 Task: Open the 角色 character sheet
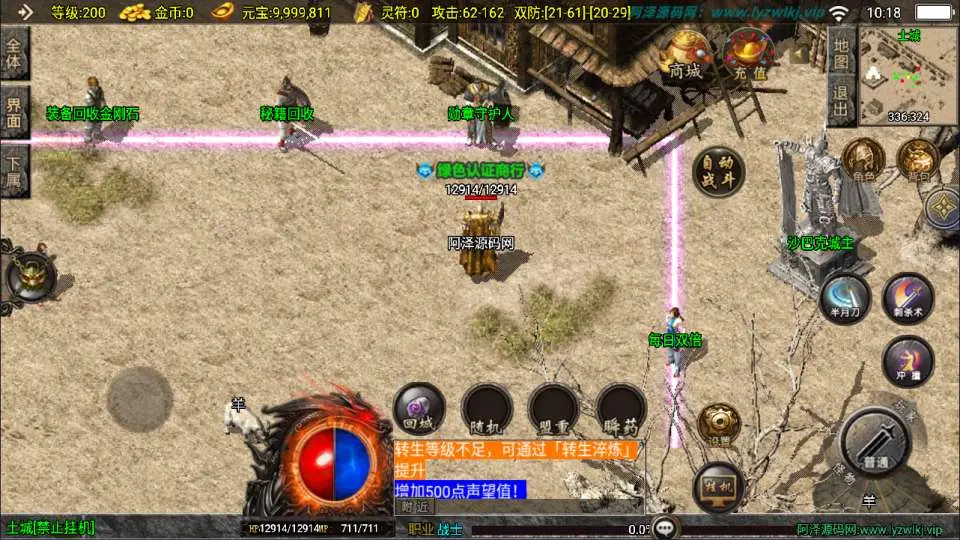click(x=862, y=160)
